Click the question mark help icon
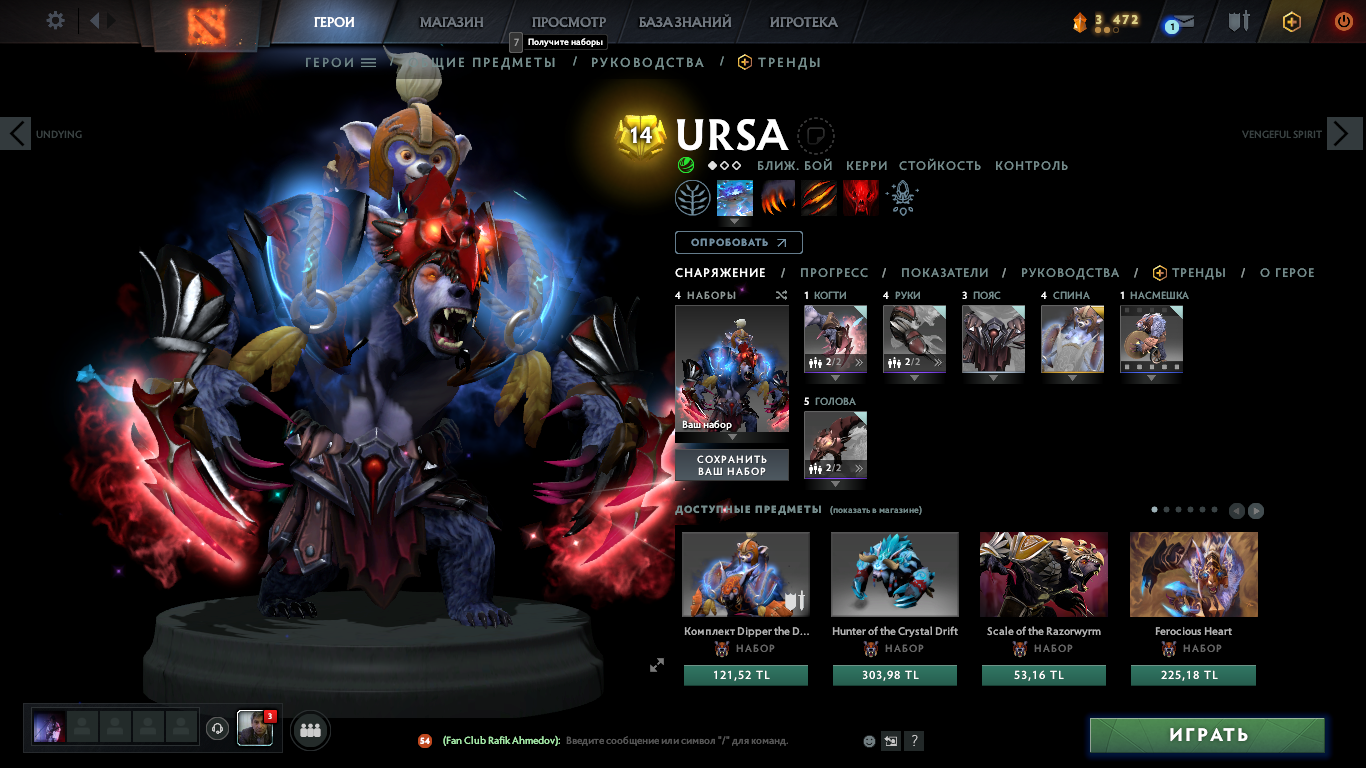The height and width of the screenshot is (768, 1366). point(913,740)
